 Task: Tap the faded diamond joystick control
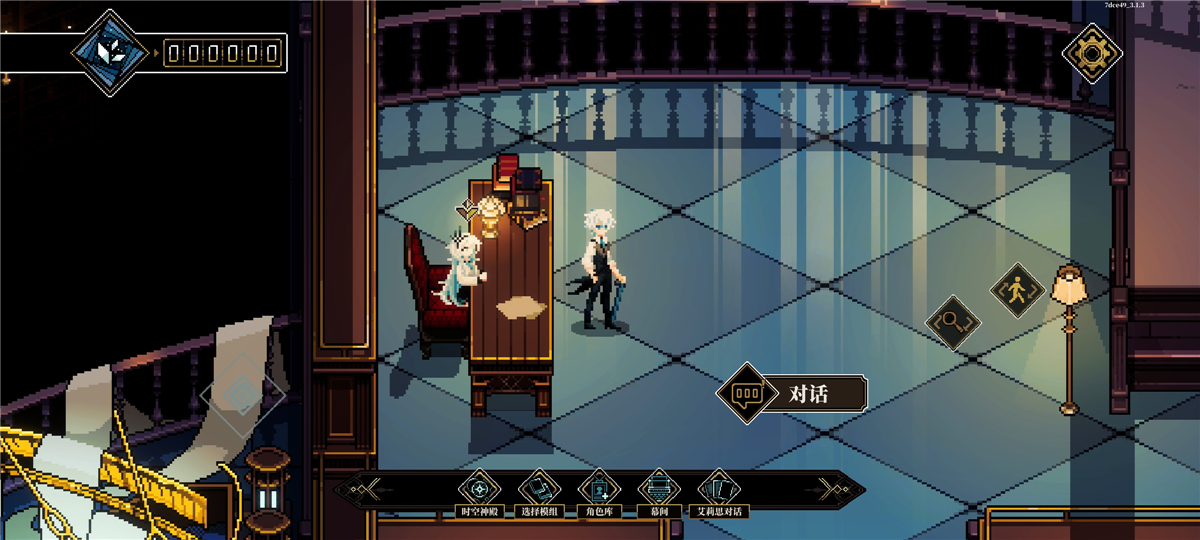242,395
